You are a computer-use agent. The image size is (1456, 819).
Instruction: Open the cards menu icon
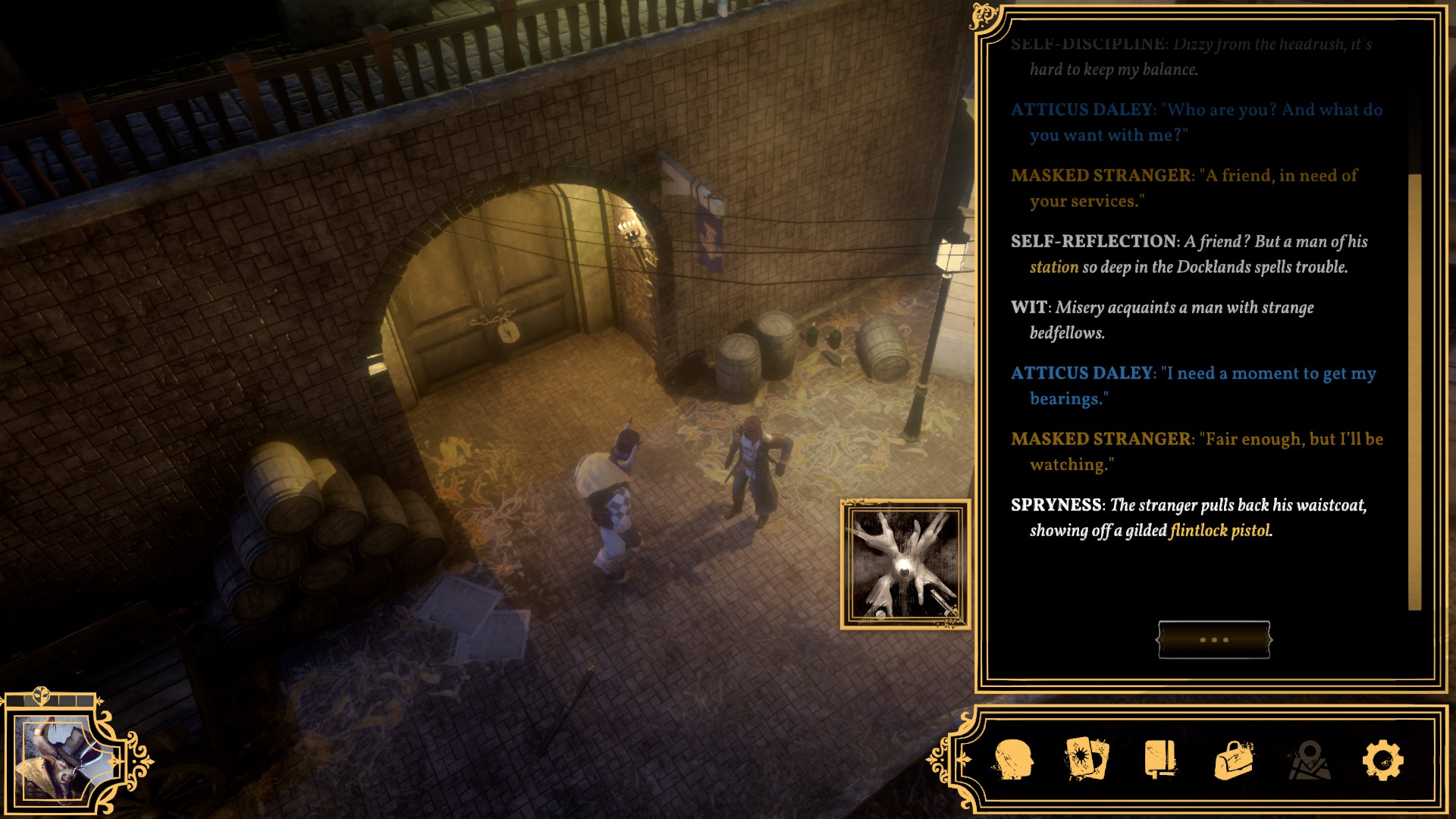1087,759
